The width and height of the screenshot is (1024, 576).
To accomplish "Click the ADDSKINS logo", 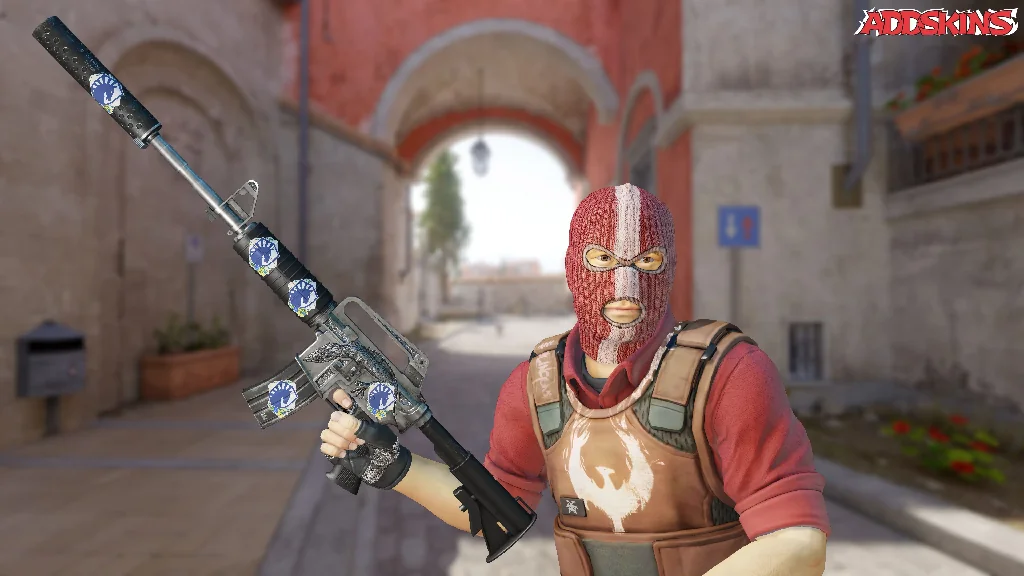I will coord(936,22).
